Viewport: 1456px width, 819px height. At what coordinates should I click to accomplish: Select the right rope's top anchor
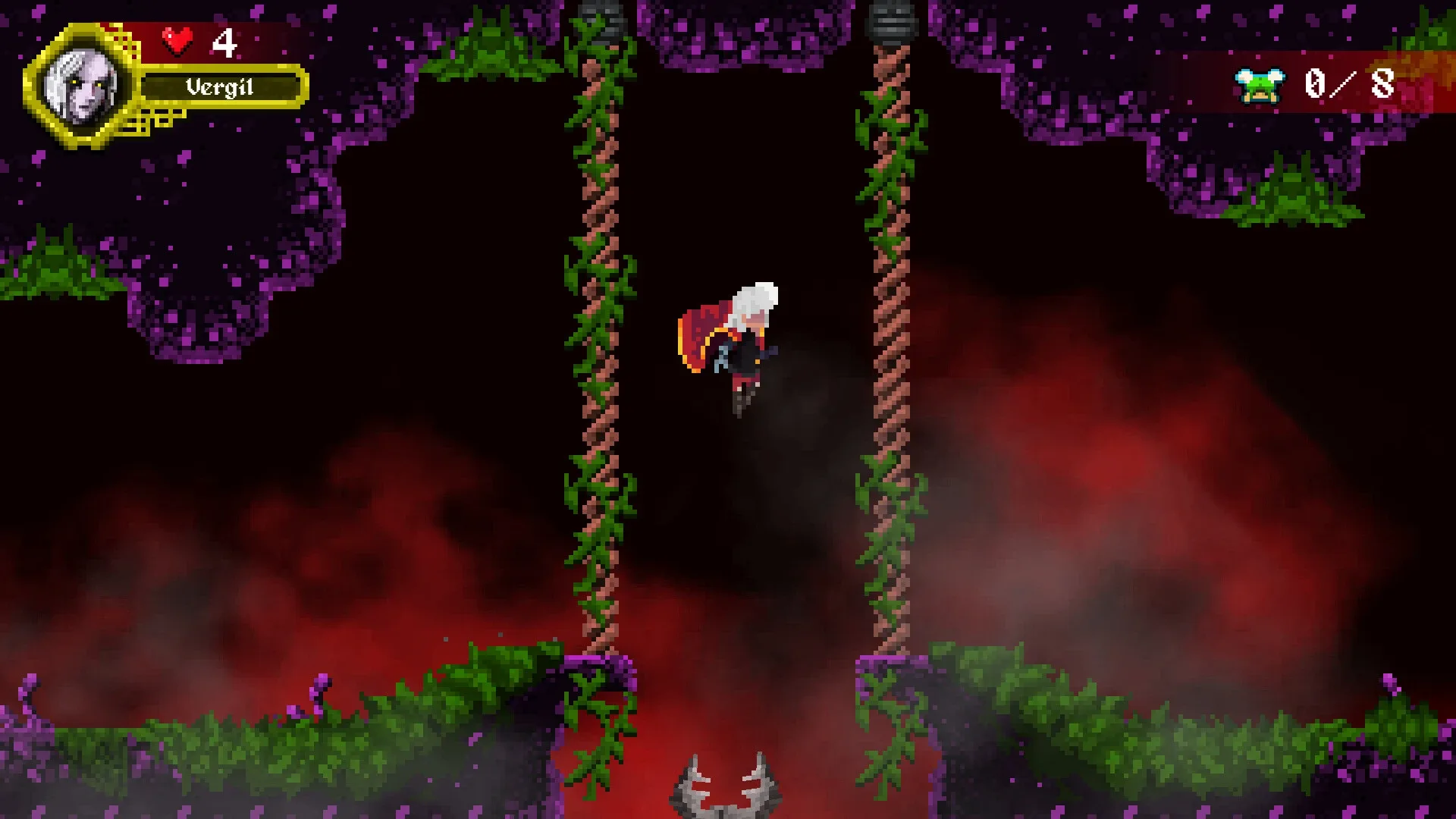893,19
